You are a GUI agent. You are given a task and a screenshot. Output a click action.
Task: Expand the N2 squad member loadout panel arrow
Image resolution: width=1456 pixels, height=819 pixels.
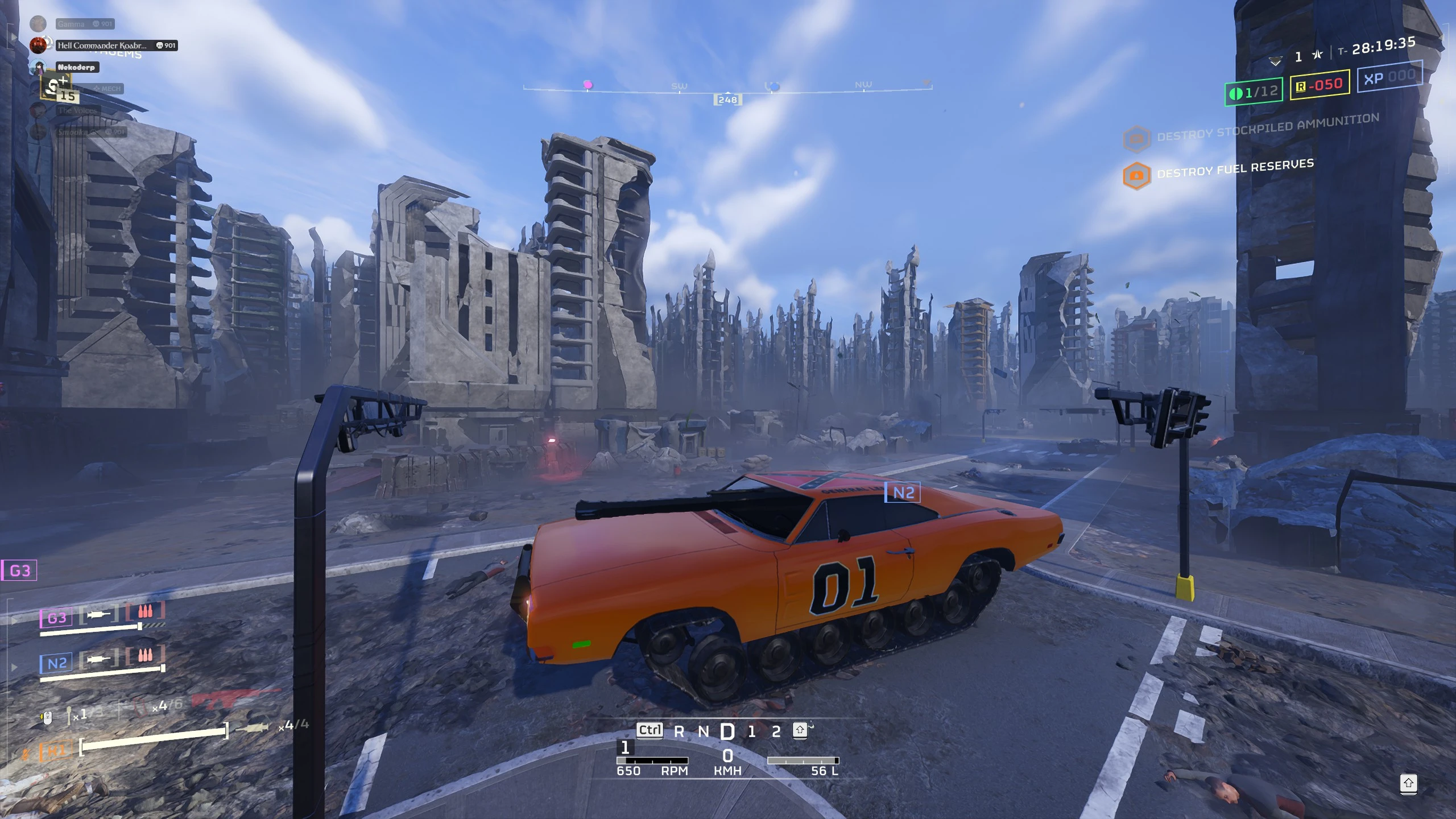point(13,668)
